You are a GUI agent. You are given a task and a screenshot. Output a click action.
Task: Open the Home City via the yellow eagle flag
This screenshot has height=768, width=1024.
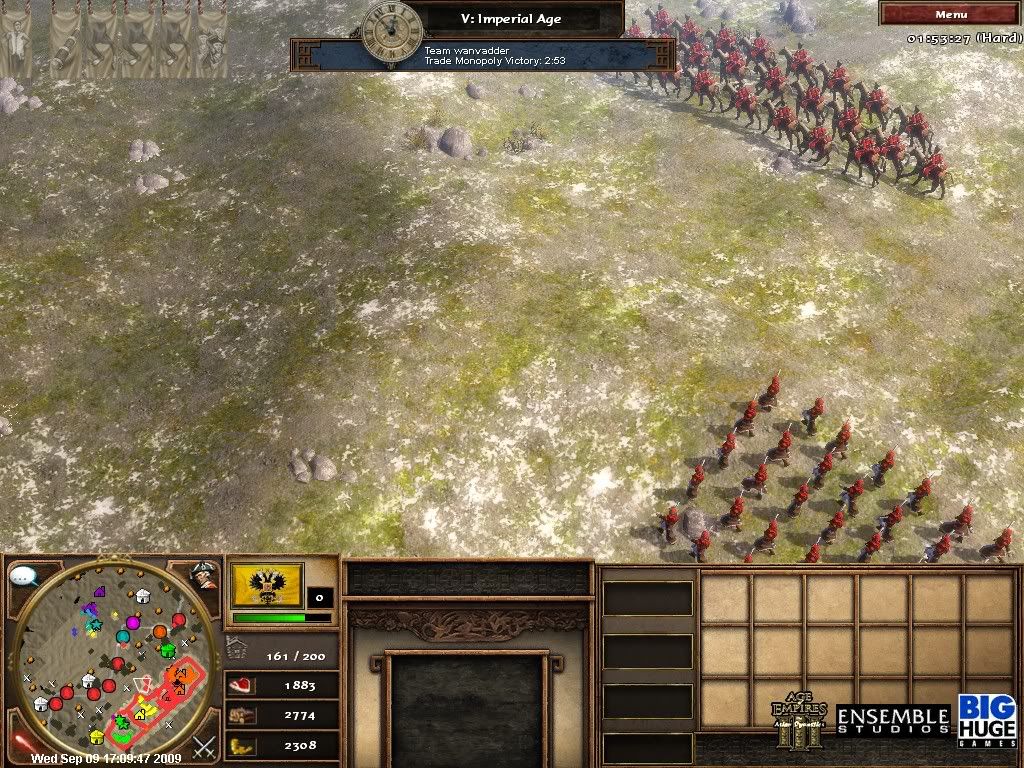tap(267, 585)
